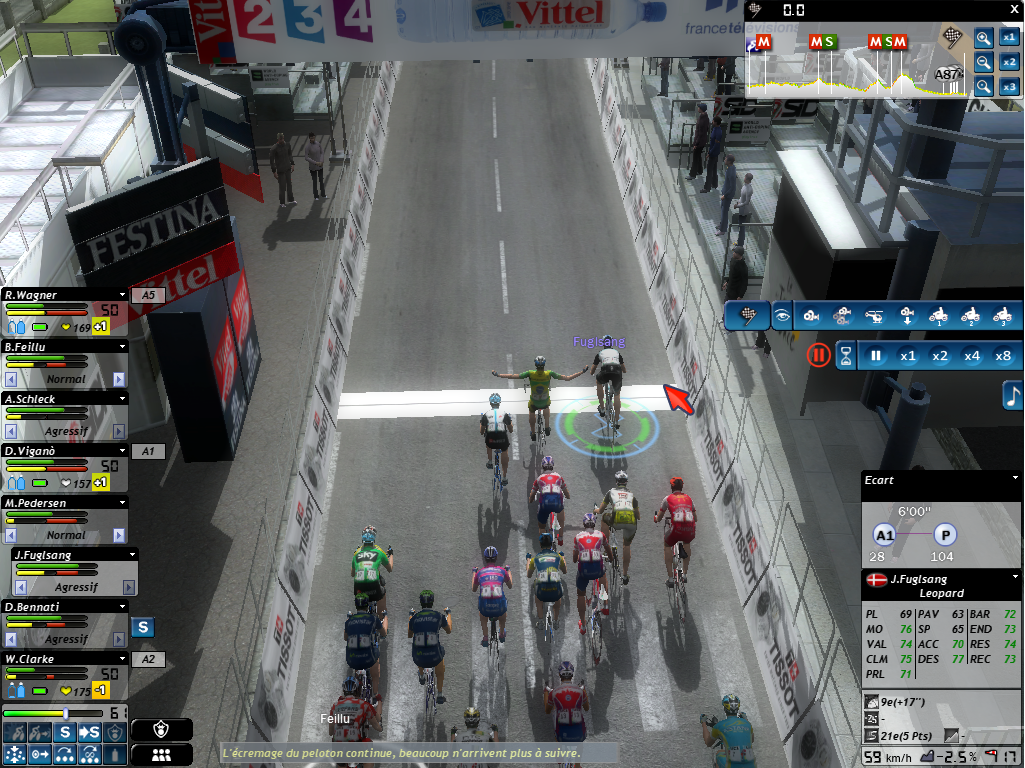Adjust the rider effort slider
The image size is (1025, 768).
click(65, 713)
